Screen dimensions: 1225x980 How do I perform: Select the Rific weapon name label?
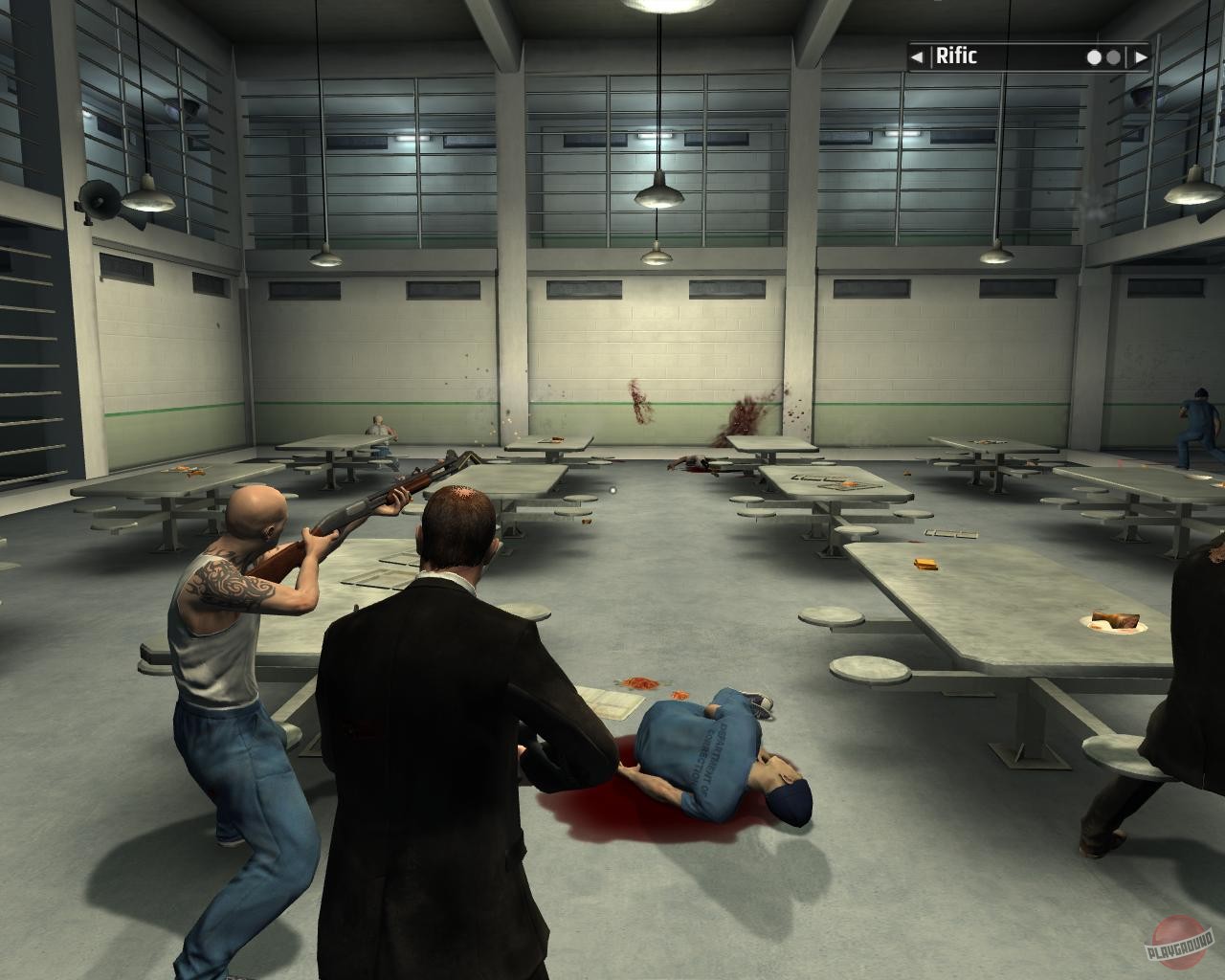click(x=957, y=57)
